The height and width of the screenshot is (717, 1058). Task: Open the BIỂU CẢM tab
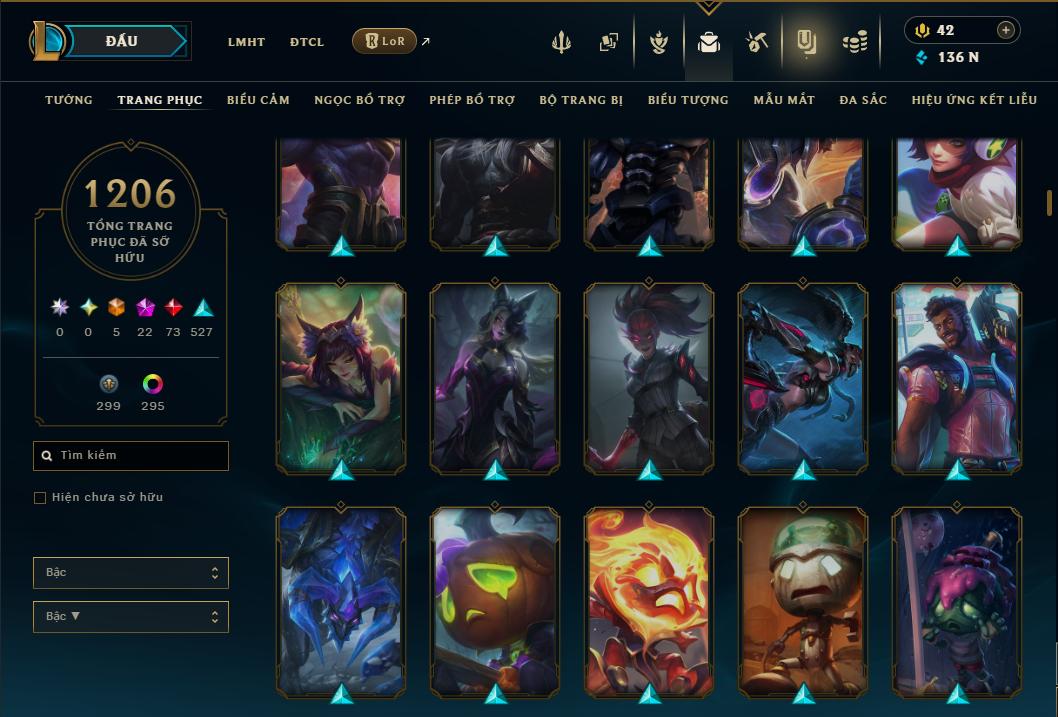[x=258, y=100]
